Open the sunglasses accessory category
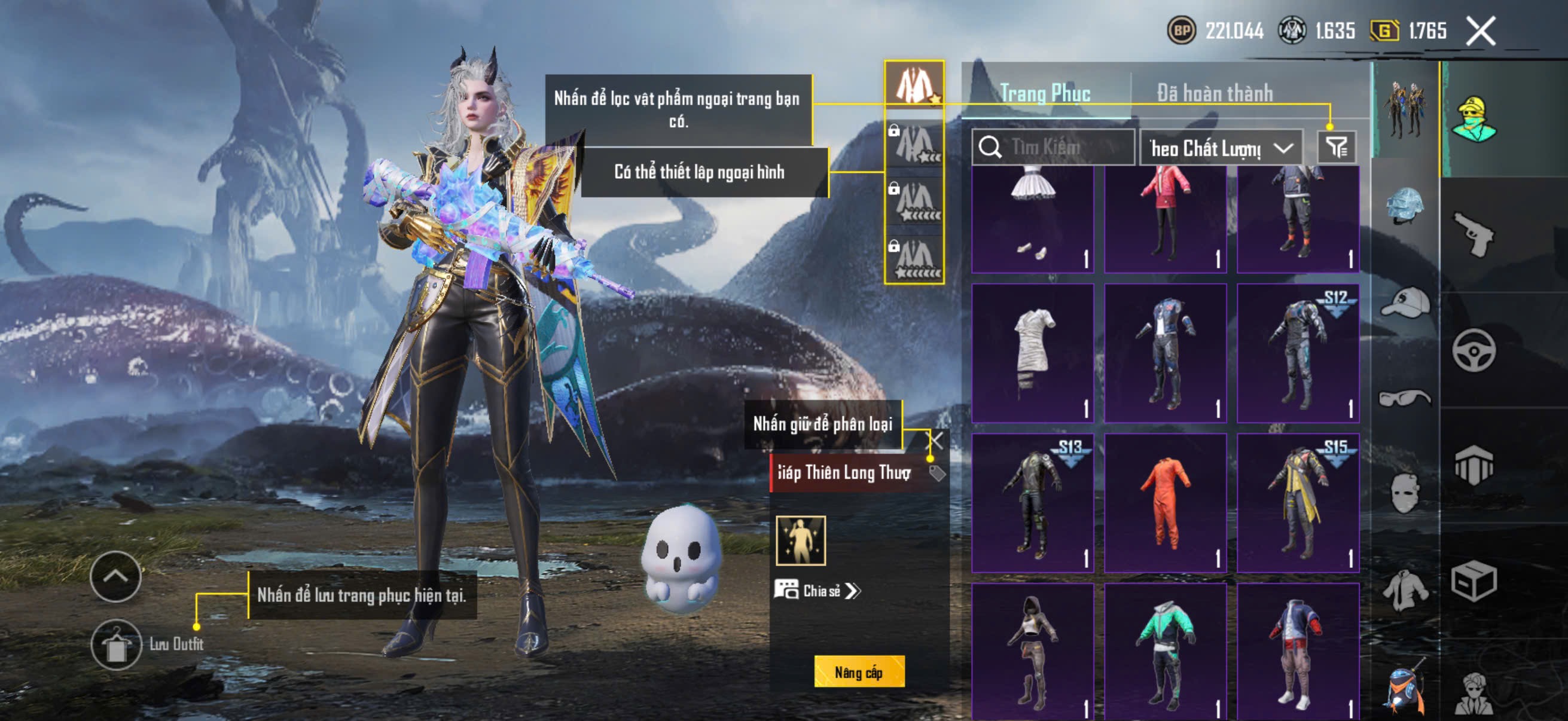The height and width of the screenshot is (721, 1568). coord(1405,399)
